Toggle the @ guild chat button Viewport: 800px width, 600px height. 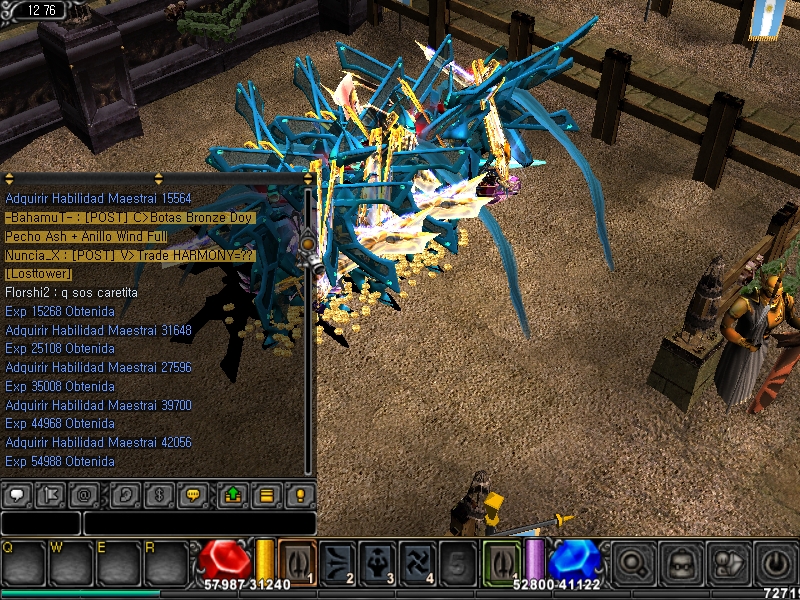pos(87,495)
